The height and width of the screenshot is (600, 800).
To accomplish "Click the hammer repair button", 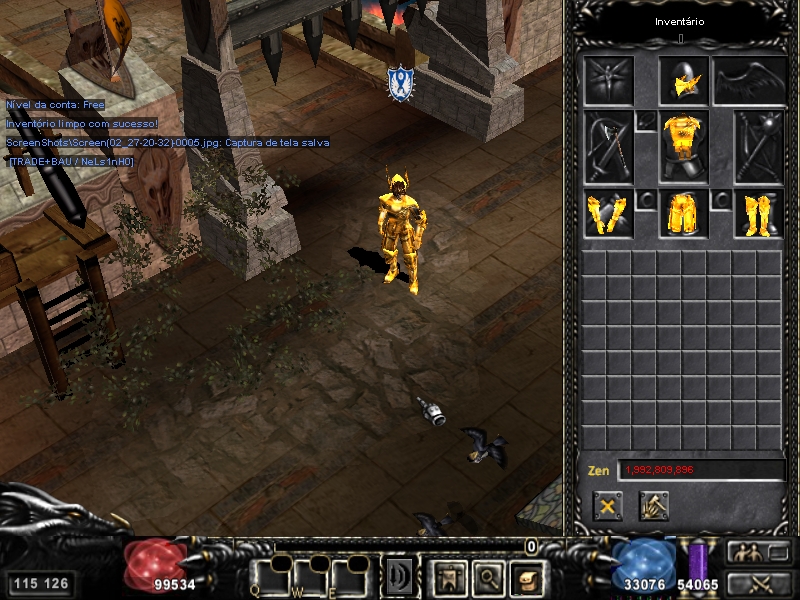I will click(x=654, y=505).
